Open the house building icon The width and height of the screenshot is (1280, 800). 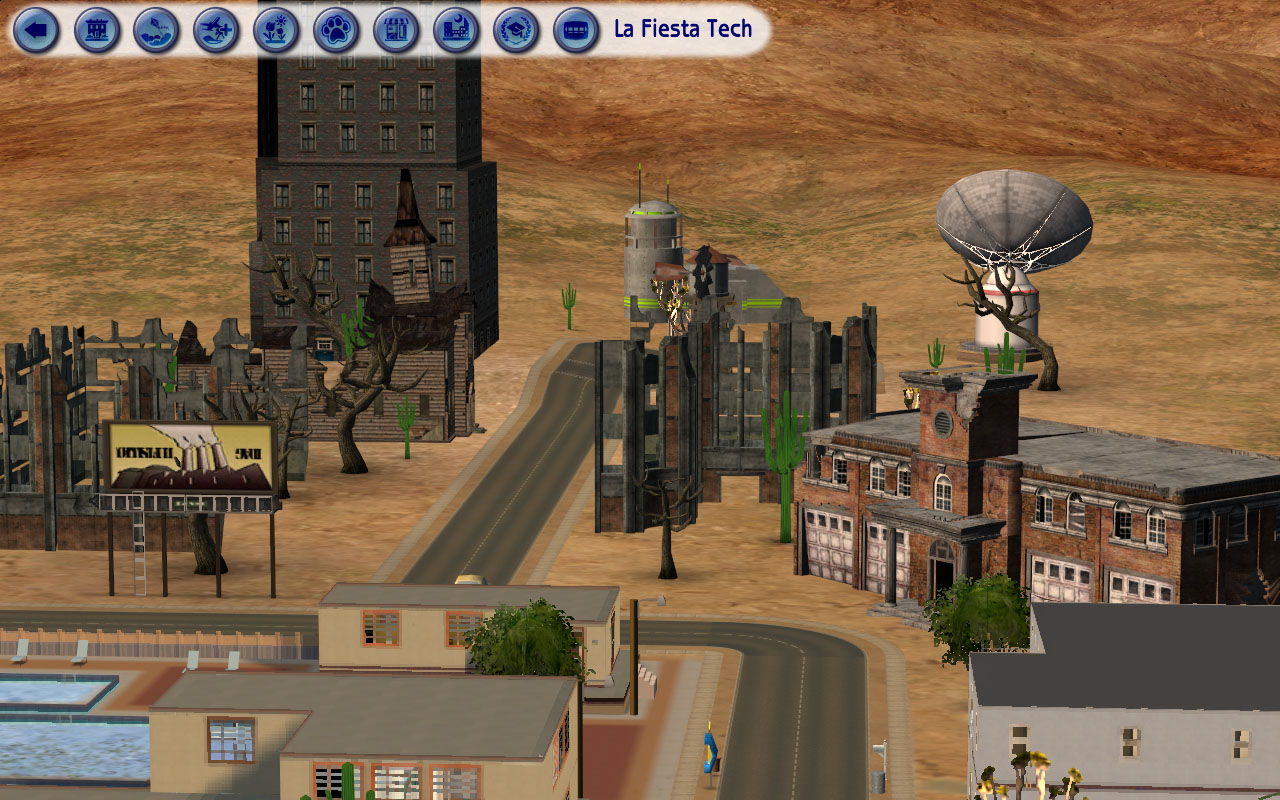(x=97, y=30)
